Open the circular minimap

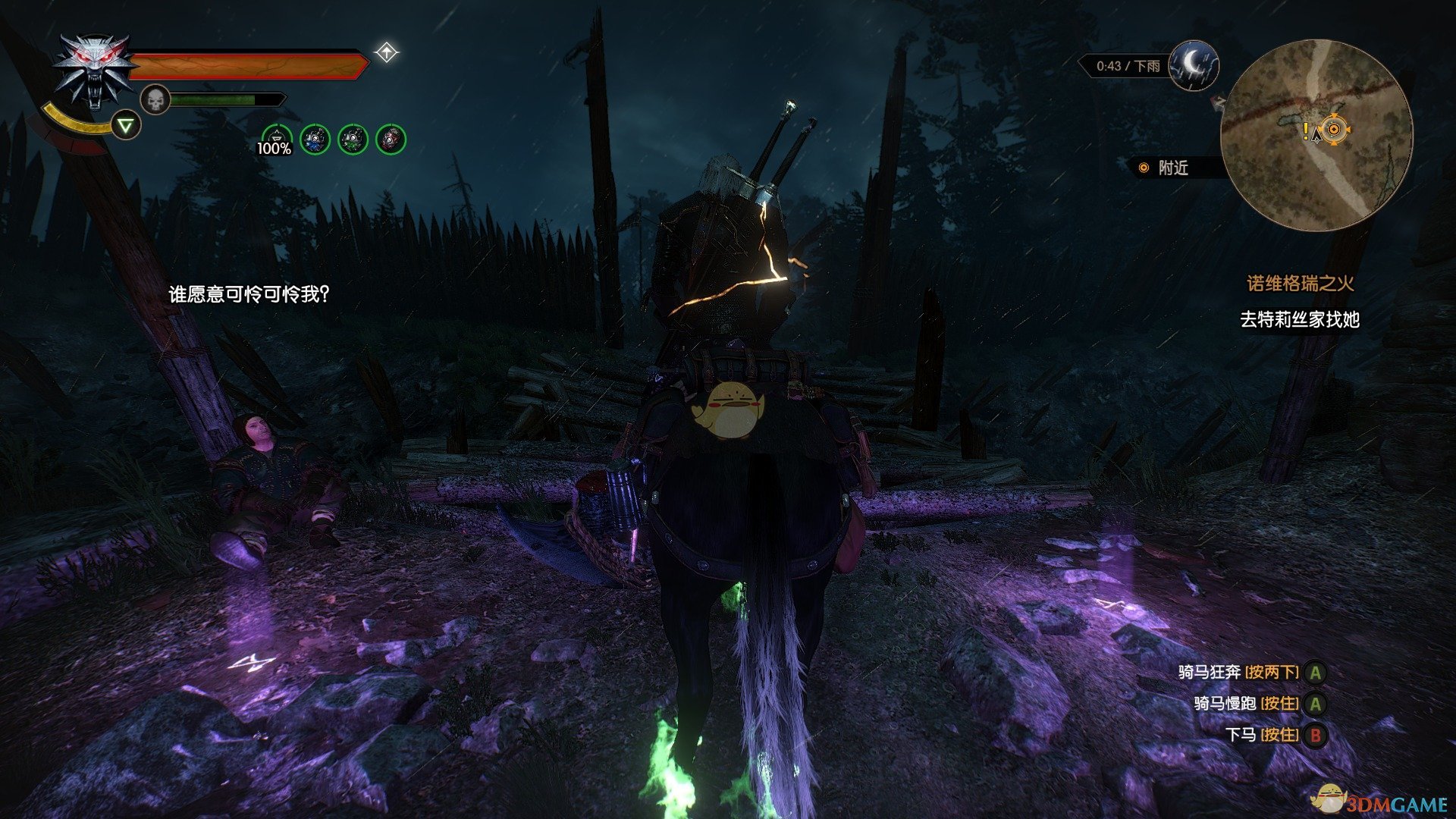point(1316,135)
